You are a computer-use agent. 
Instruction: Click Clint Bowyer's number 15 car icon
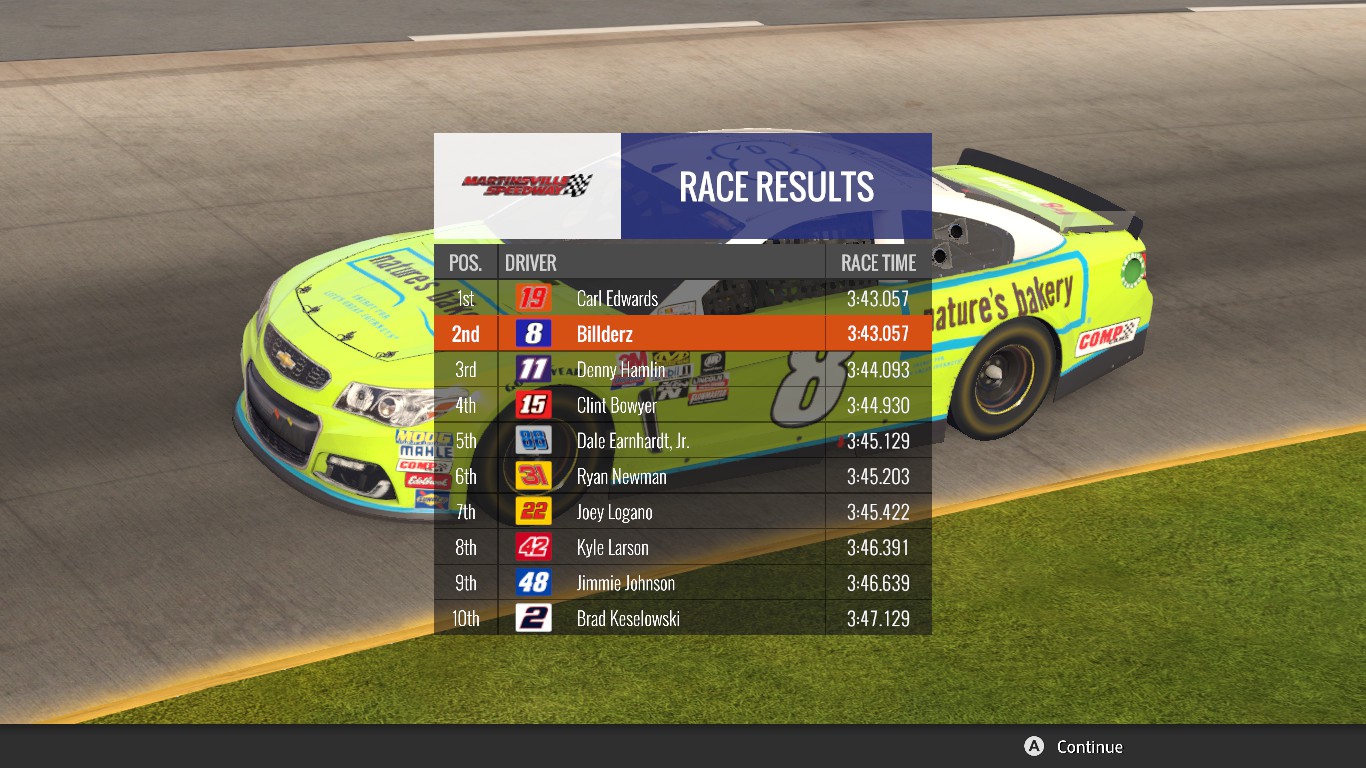point(532,405)
